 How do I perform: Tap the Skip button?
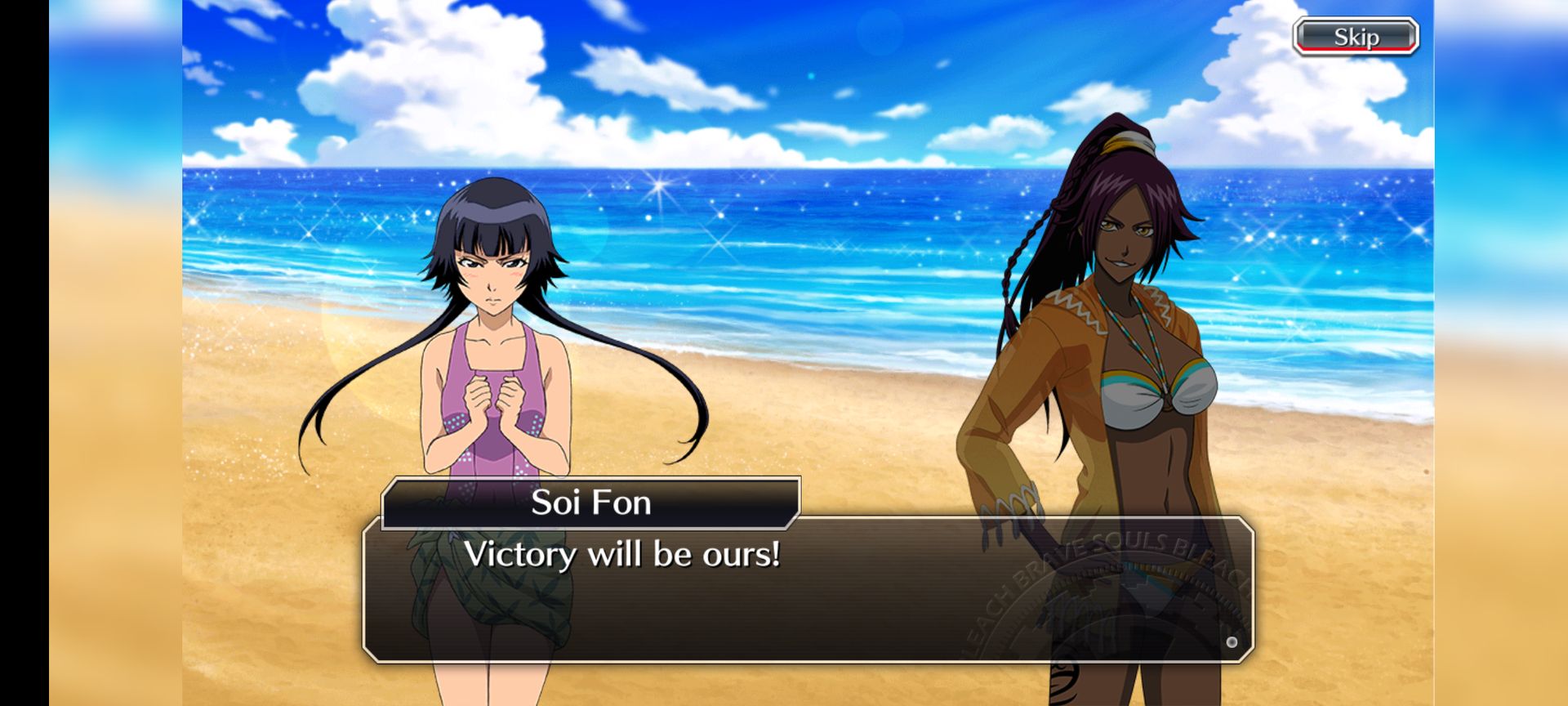1355,36
